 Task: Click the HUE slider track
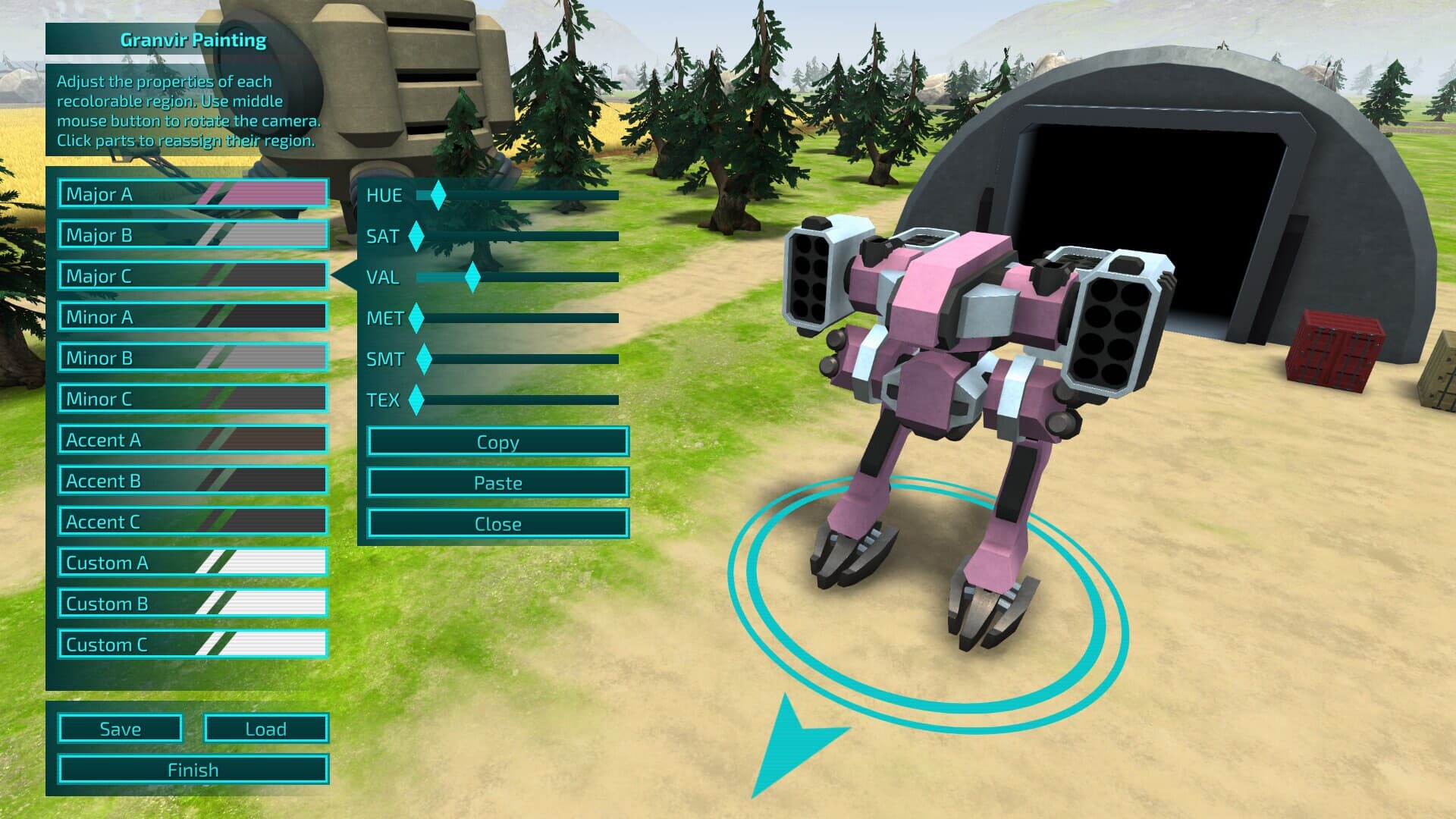tap(531, 196)
